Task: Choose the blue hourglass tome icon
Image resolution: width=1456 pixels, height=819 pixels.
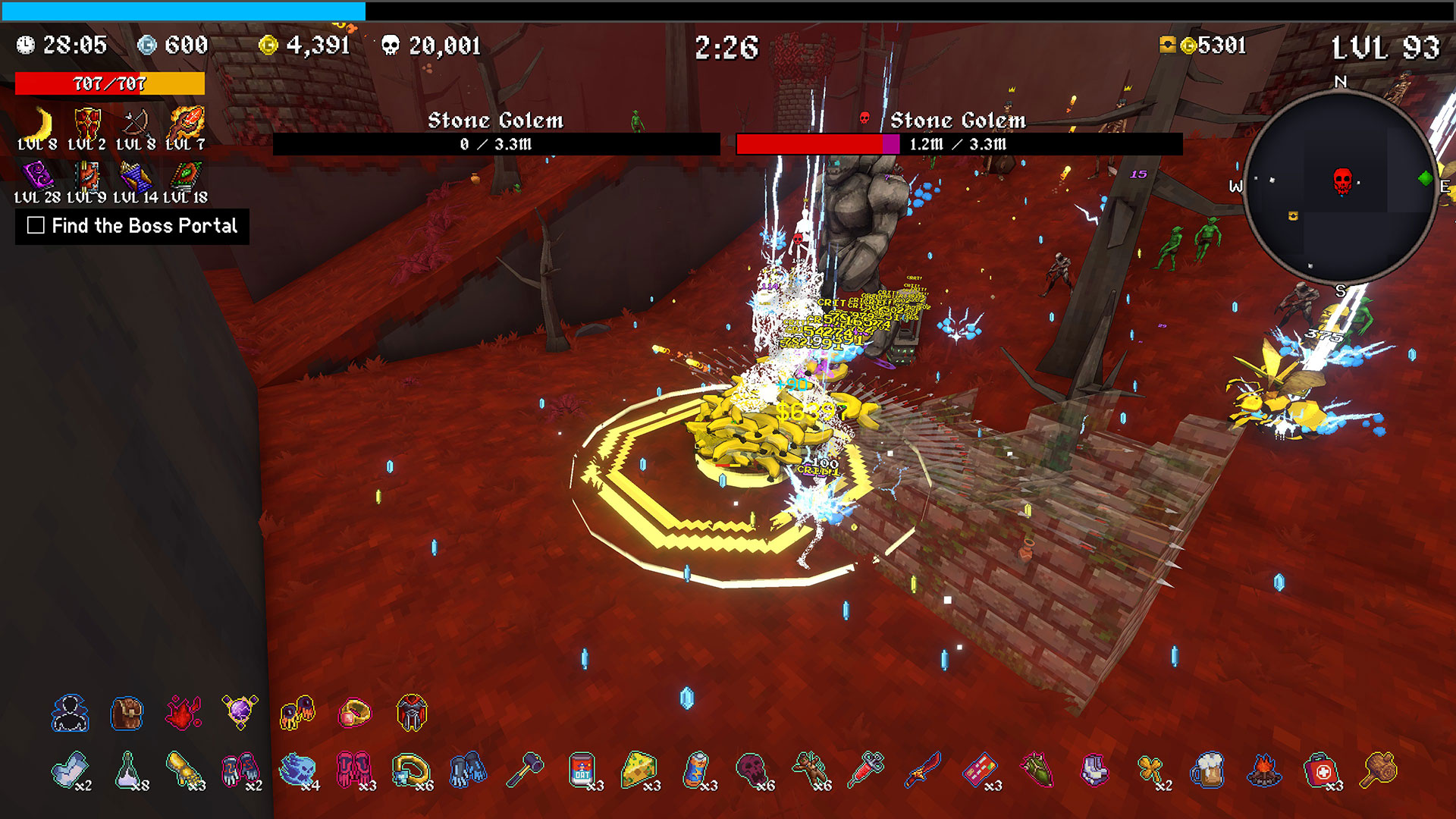Action: tap(136, 177)
